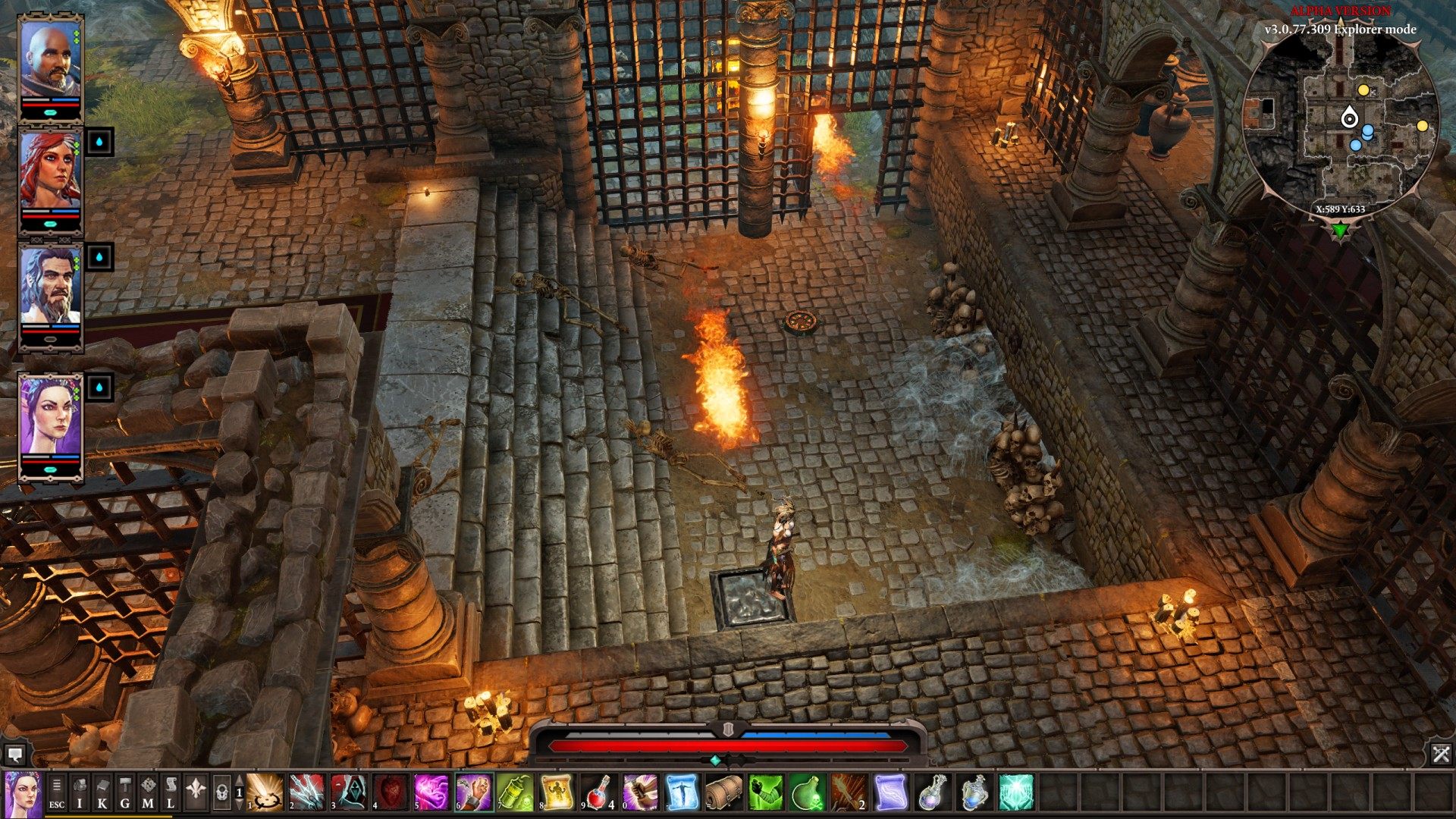Activate the teal glowing hands skill

coord(1016,792)
